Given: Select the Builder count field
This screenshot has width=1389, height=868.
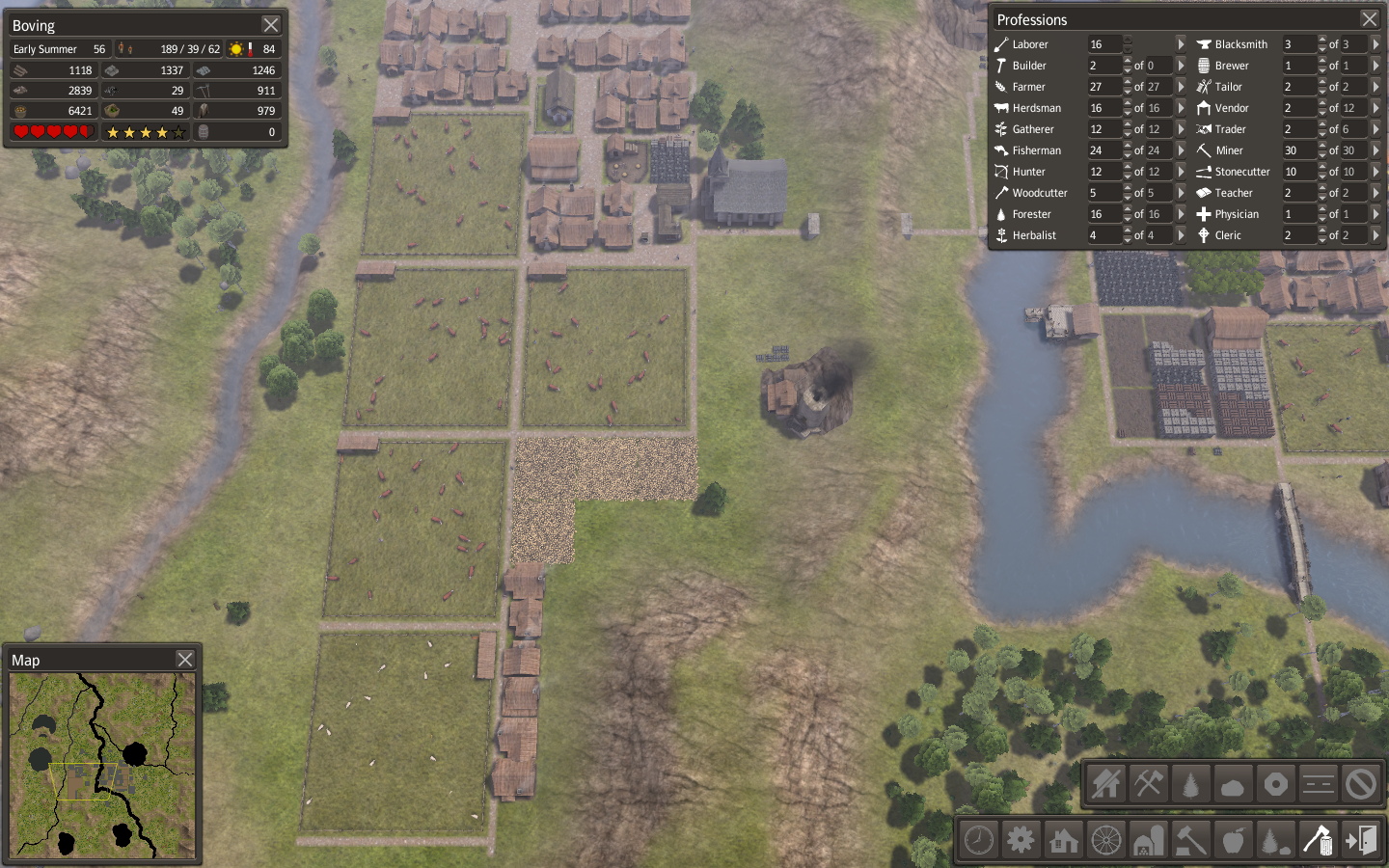Looking at the screenshot, I should point(1103,66).
